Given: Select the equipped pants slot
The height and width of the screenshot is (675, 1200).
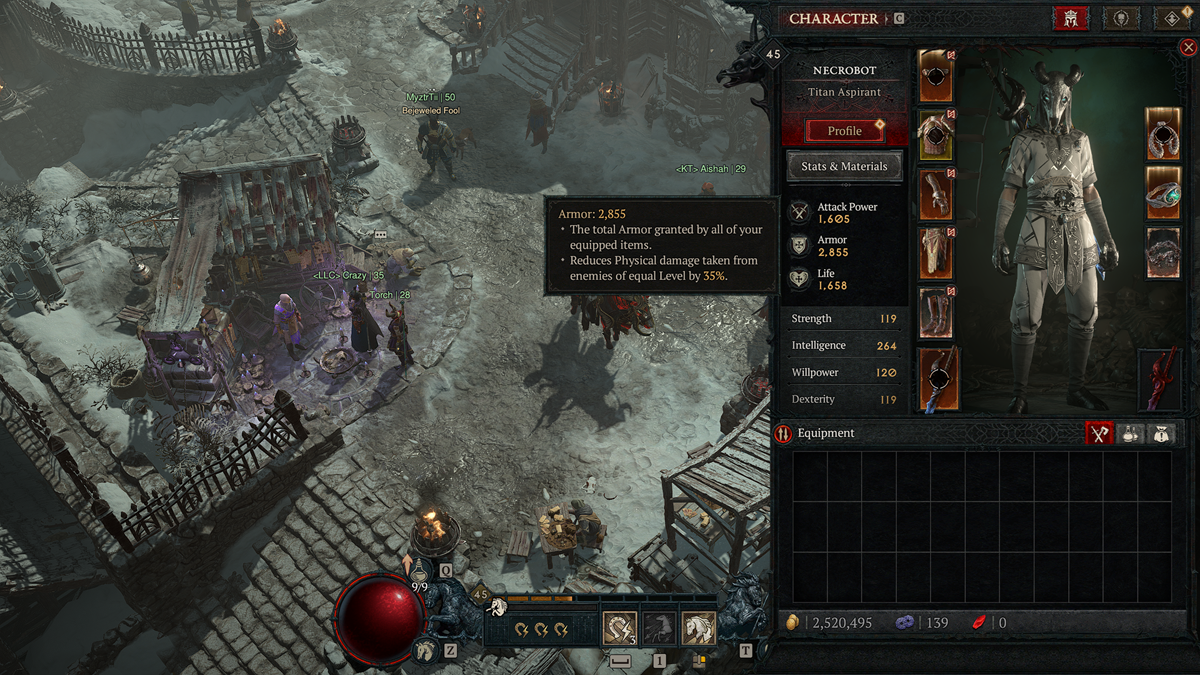Looking at the screenshot, I should (x=936, y=253).
